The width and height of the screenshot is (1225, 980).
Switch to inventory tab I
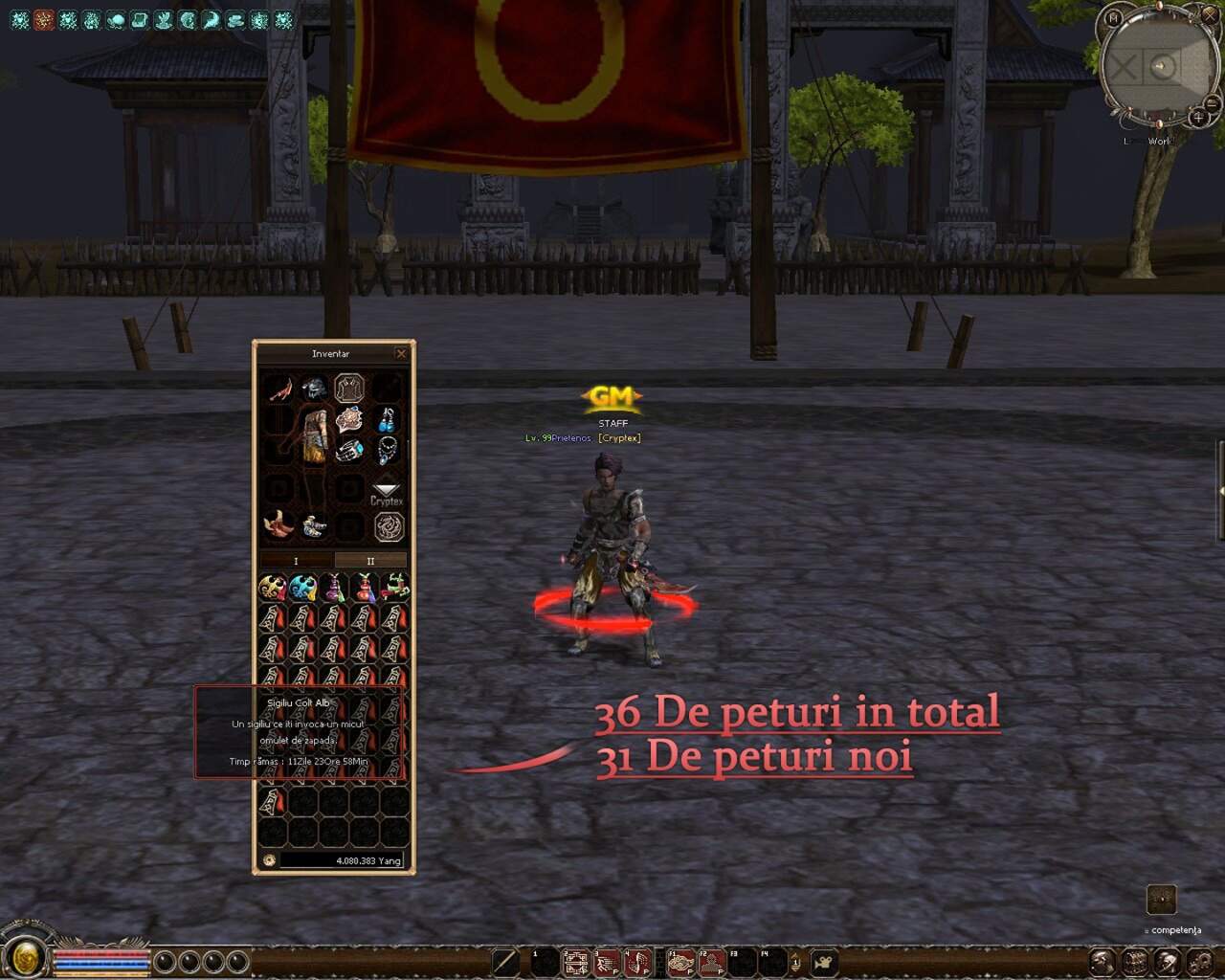295,560
